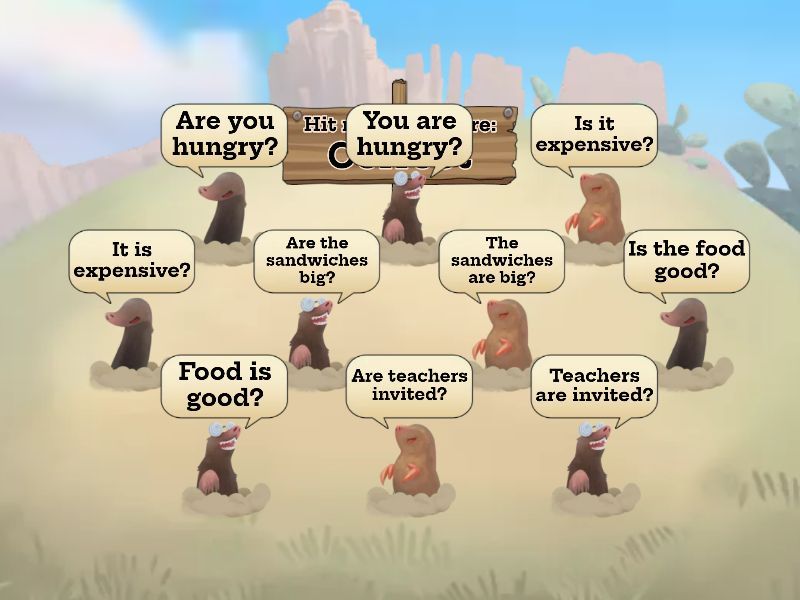This screenshot has height=600, width=800.
Task: Hit the 'It is expensive?' speech bubble
Action: coord(132,260)
